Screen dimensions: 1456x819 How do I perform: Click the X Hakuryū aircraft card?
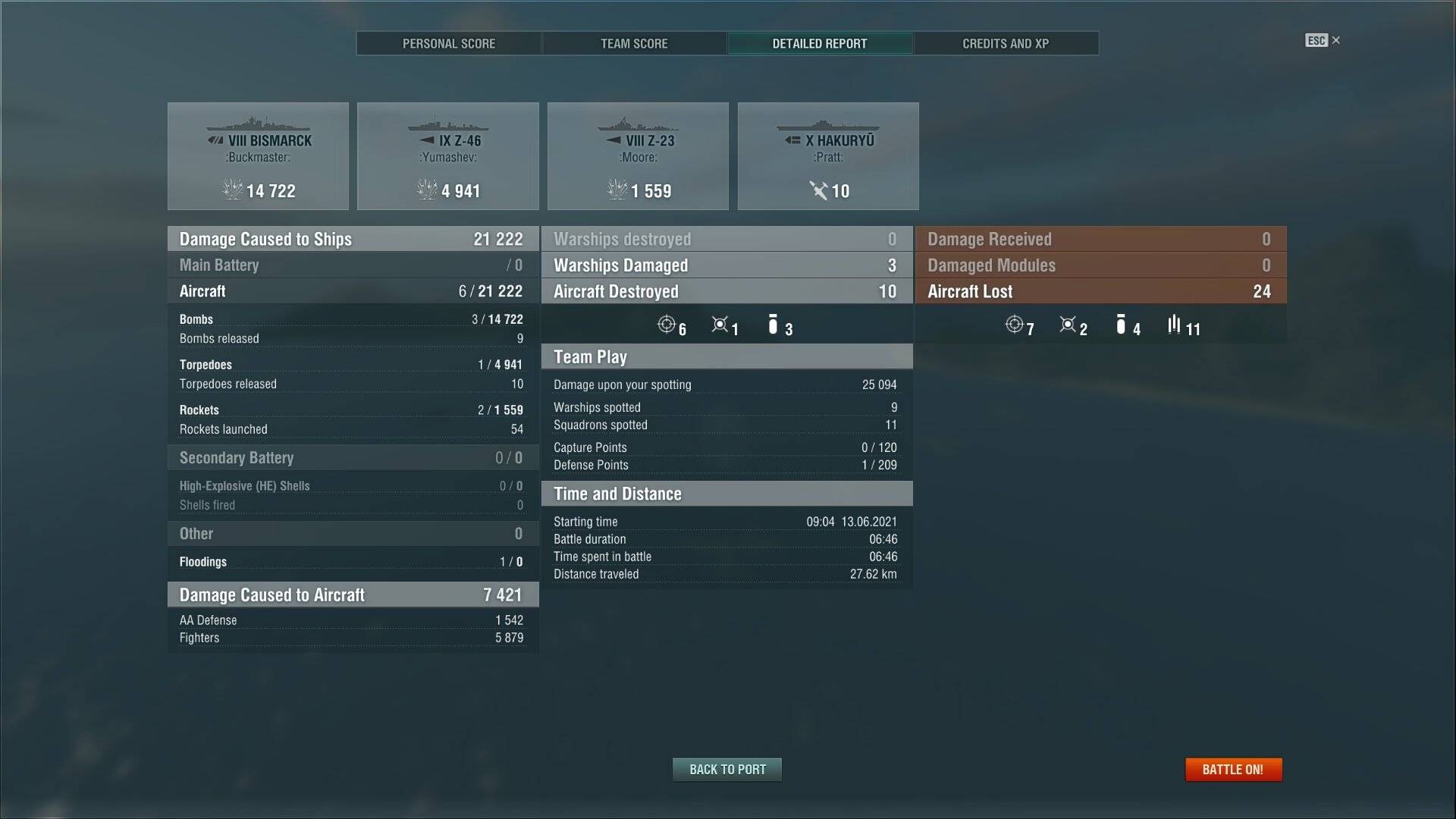[x=828, y=156]
